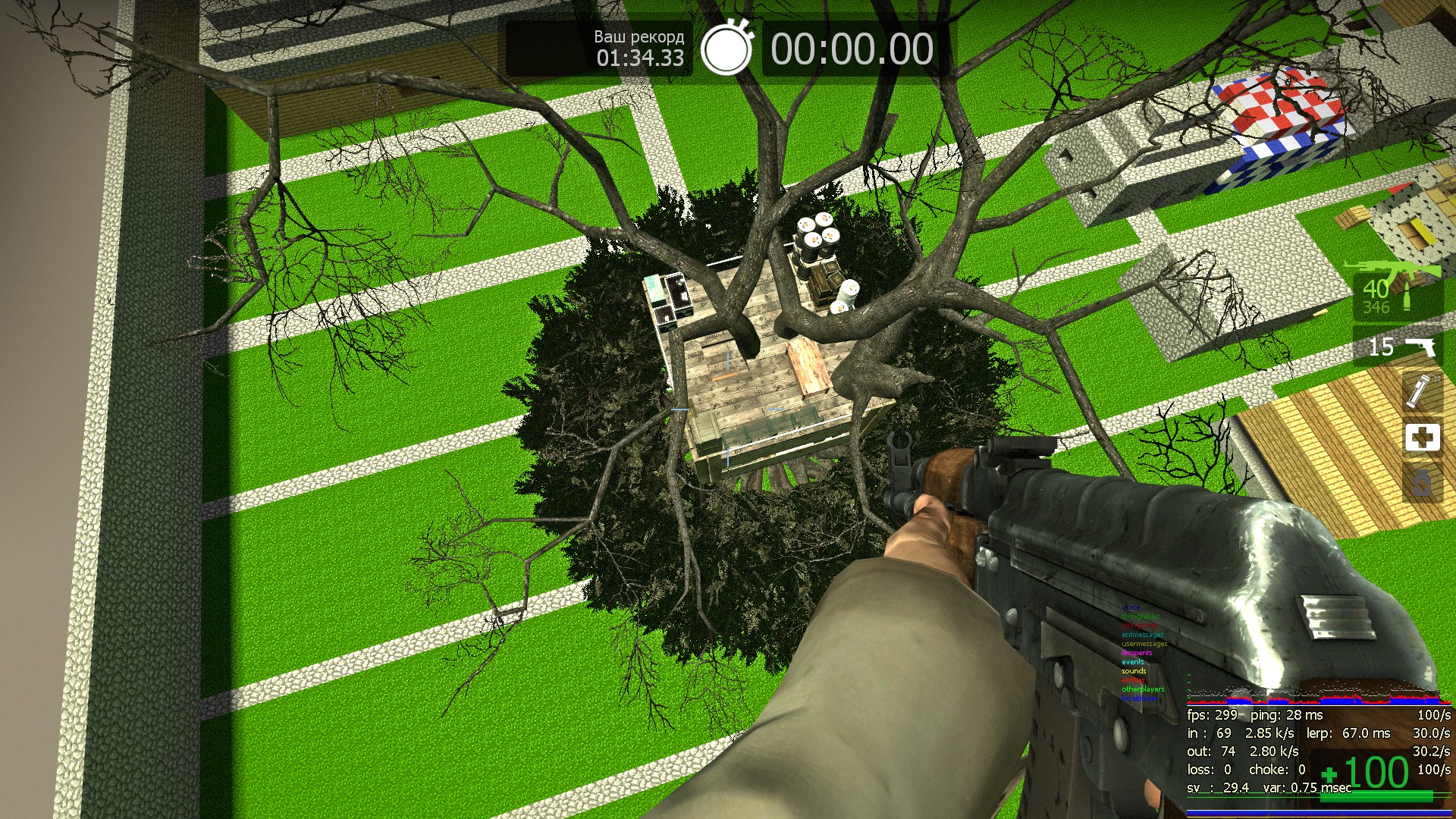Choose the first aid kit slot
The width and height of the screenshot is (1456, 819).
pyautogui.click(x=1422, y=438)
